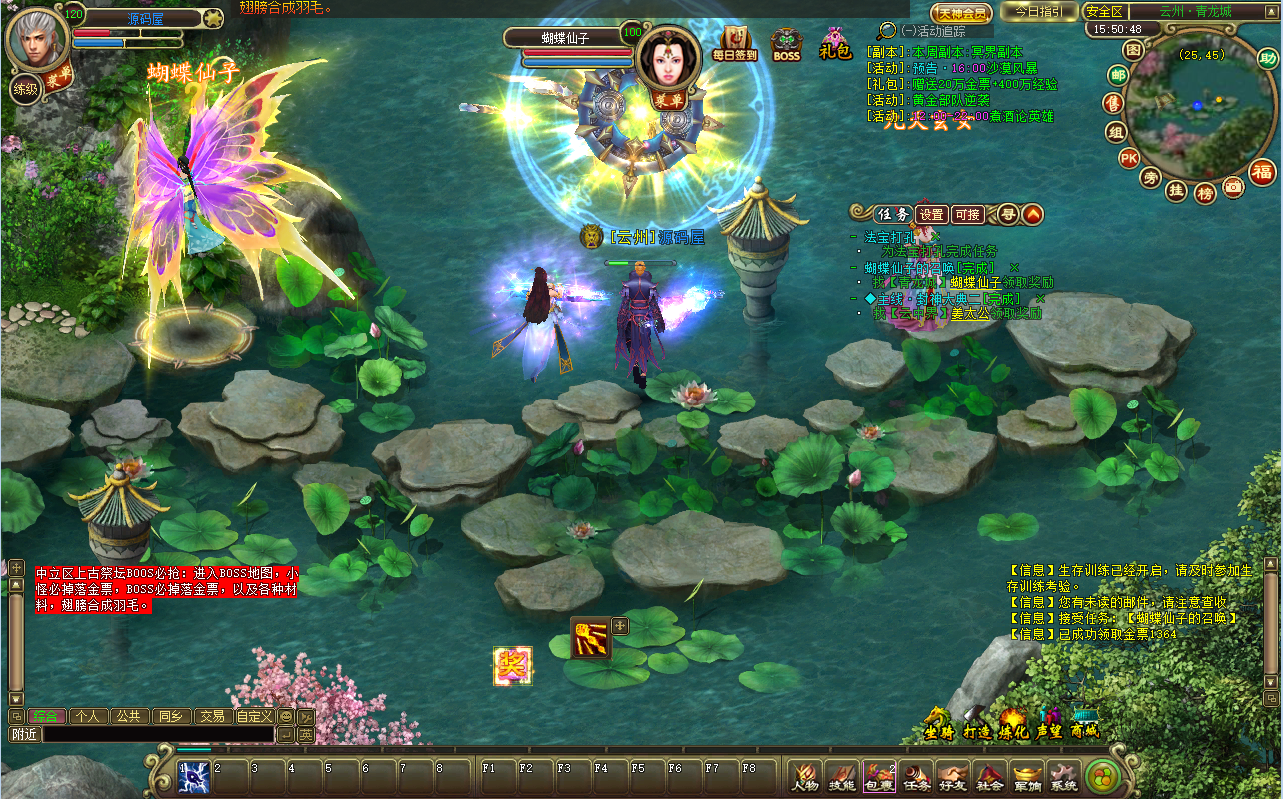Open the 邮 mail button beside minimap
1283x799 pixels.
pyautogui.click(x=1118, y=76)
